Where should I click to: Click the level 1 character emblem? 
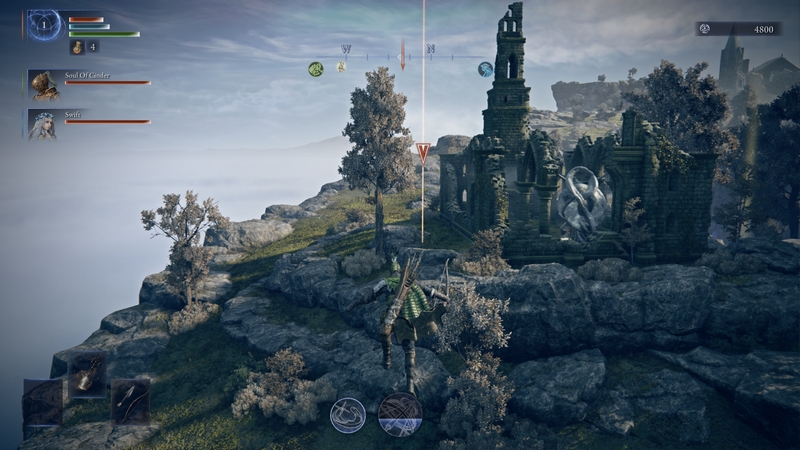[x=44, y=25]
